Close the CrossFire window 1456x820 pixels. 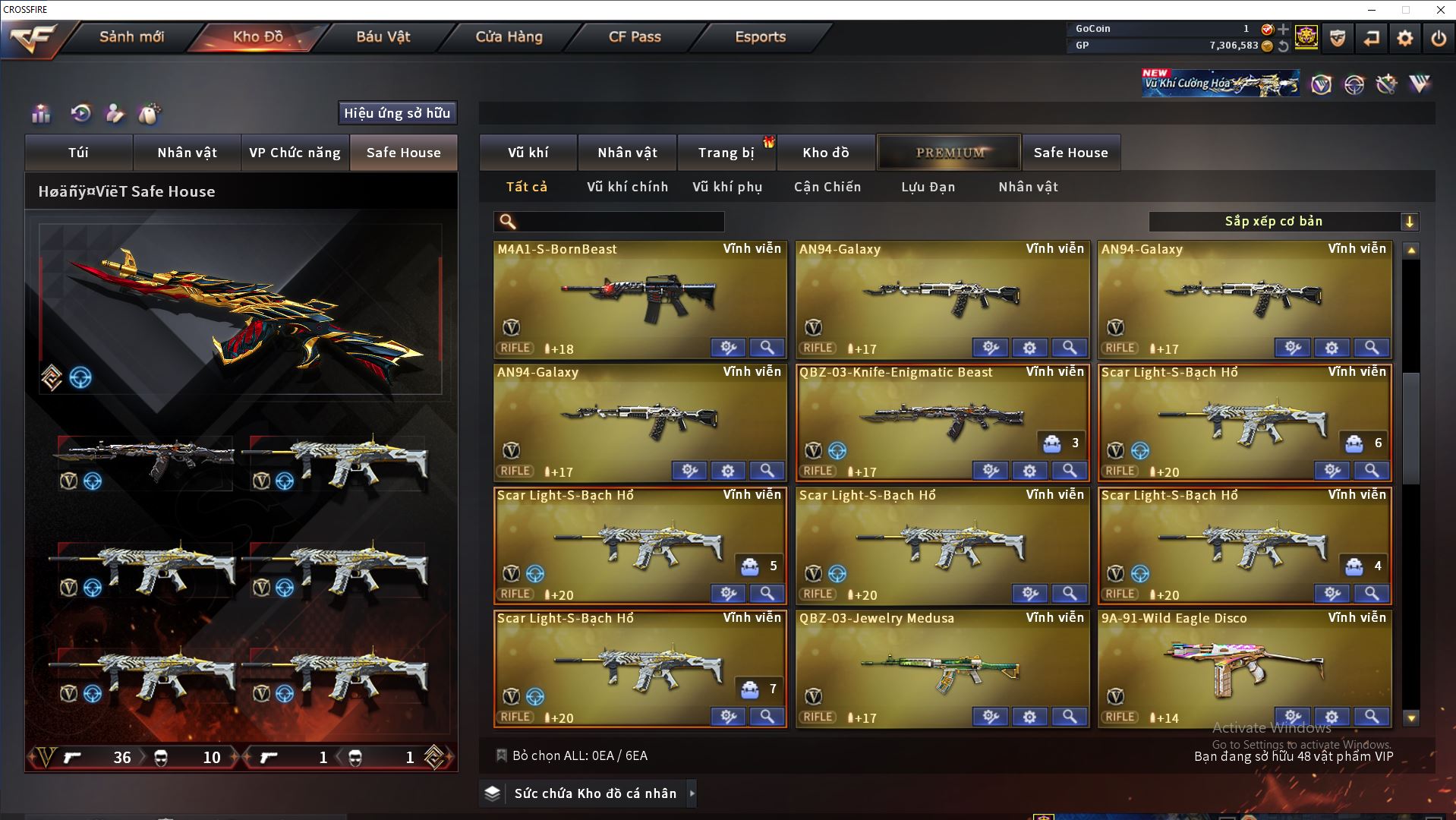1440,10
